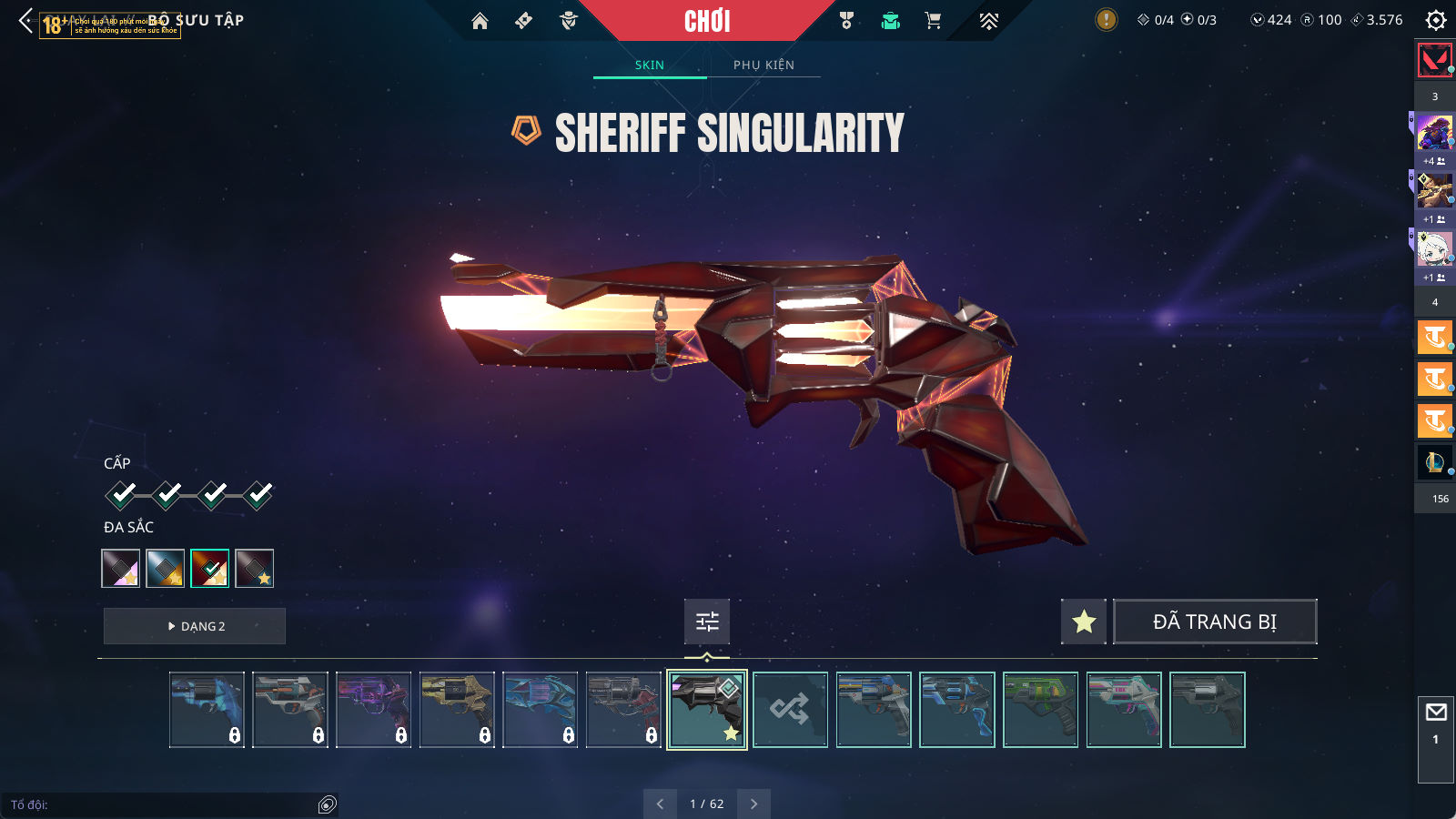Open settings via the gear icon
The image size is (1456, 819).
(x=1435, y=20)
